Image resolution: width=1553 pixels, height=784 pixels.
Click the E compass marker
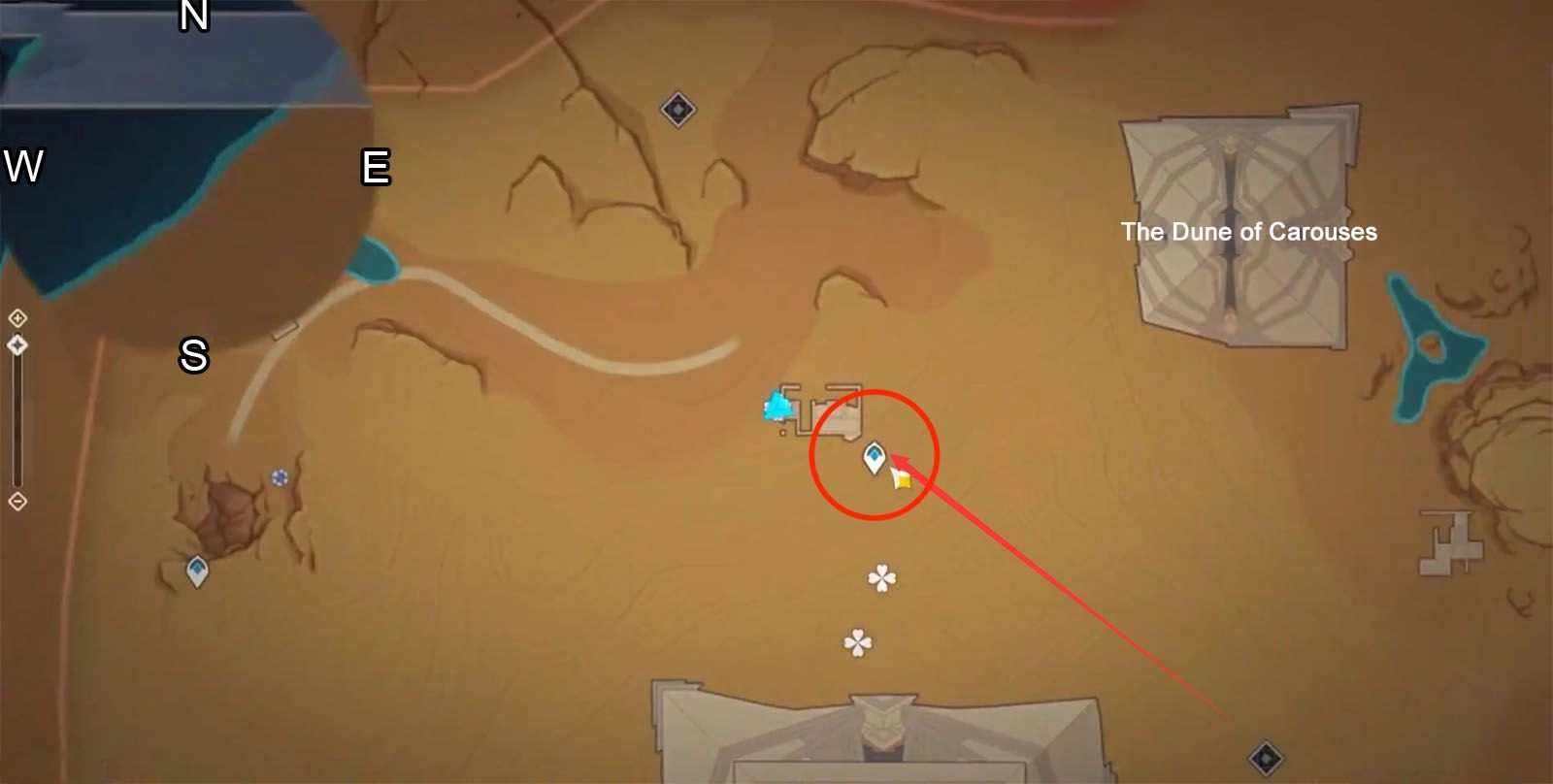tap(377, 167)
